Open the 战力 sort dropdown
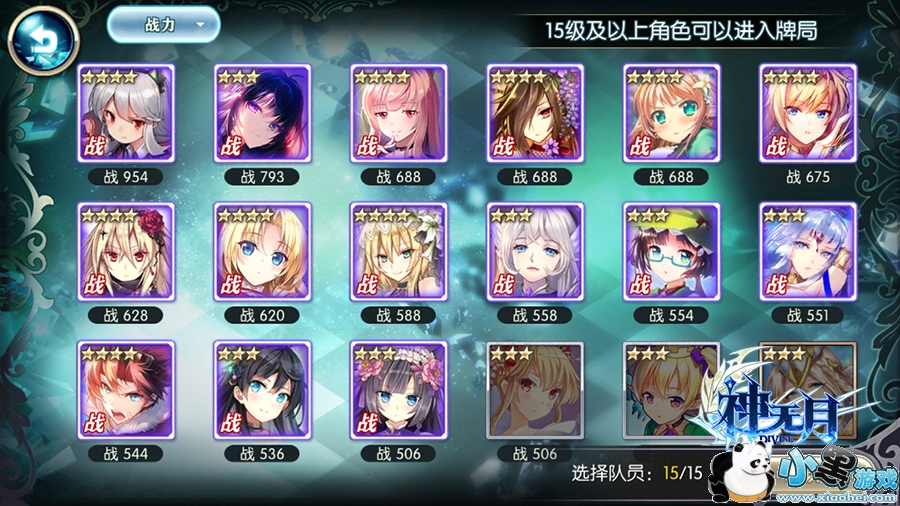900x506 pixels. click(163, 26)
